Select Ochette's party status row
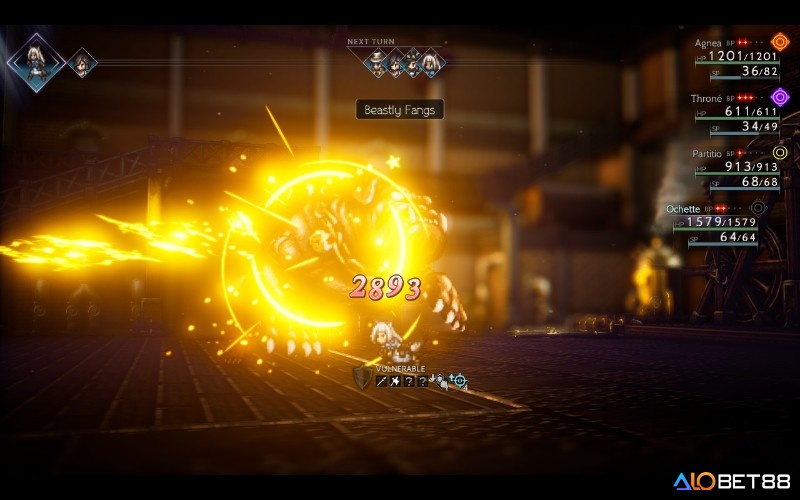The width and height of the screenshot is (800, 500). pos(715,223)
